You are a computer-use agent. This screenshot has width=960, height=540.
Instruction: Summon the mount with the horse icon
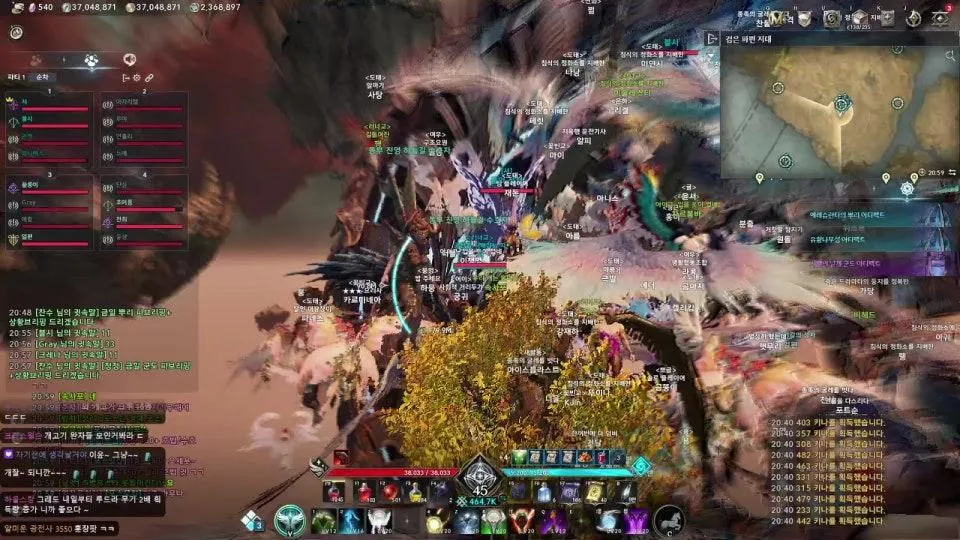(669, 519)
